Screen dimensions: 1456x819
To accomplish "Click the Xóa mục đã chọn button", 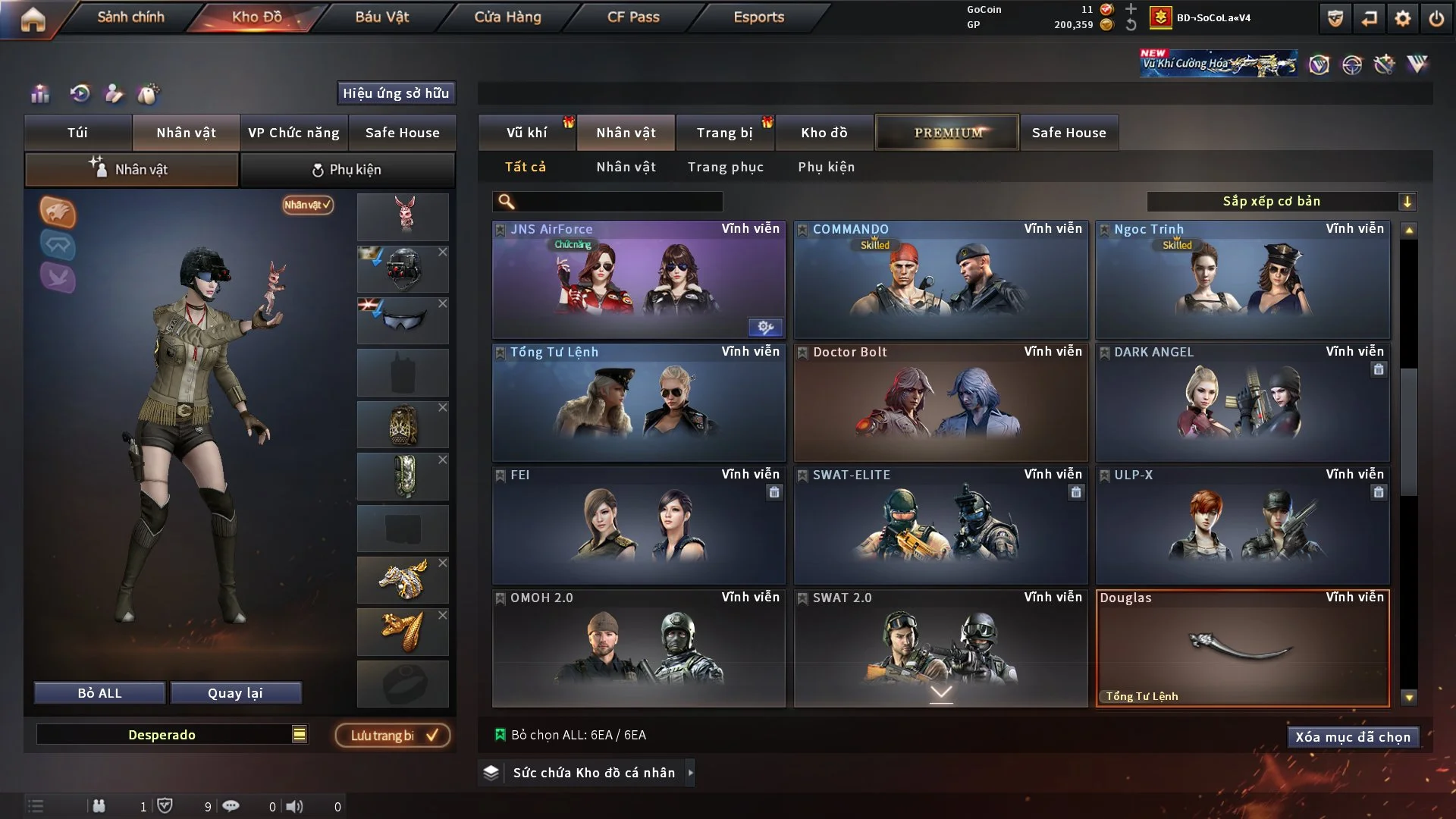I will [1353, 736].
